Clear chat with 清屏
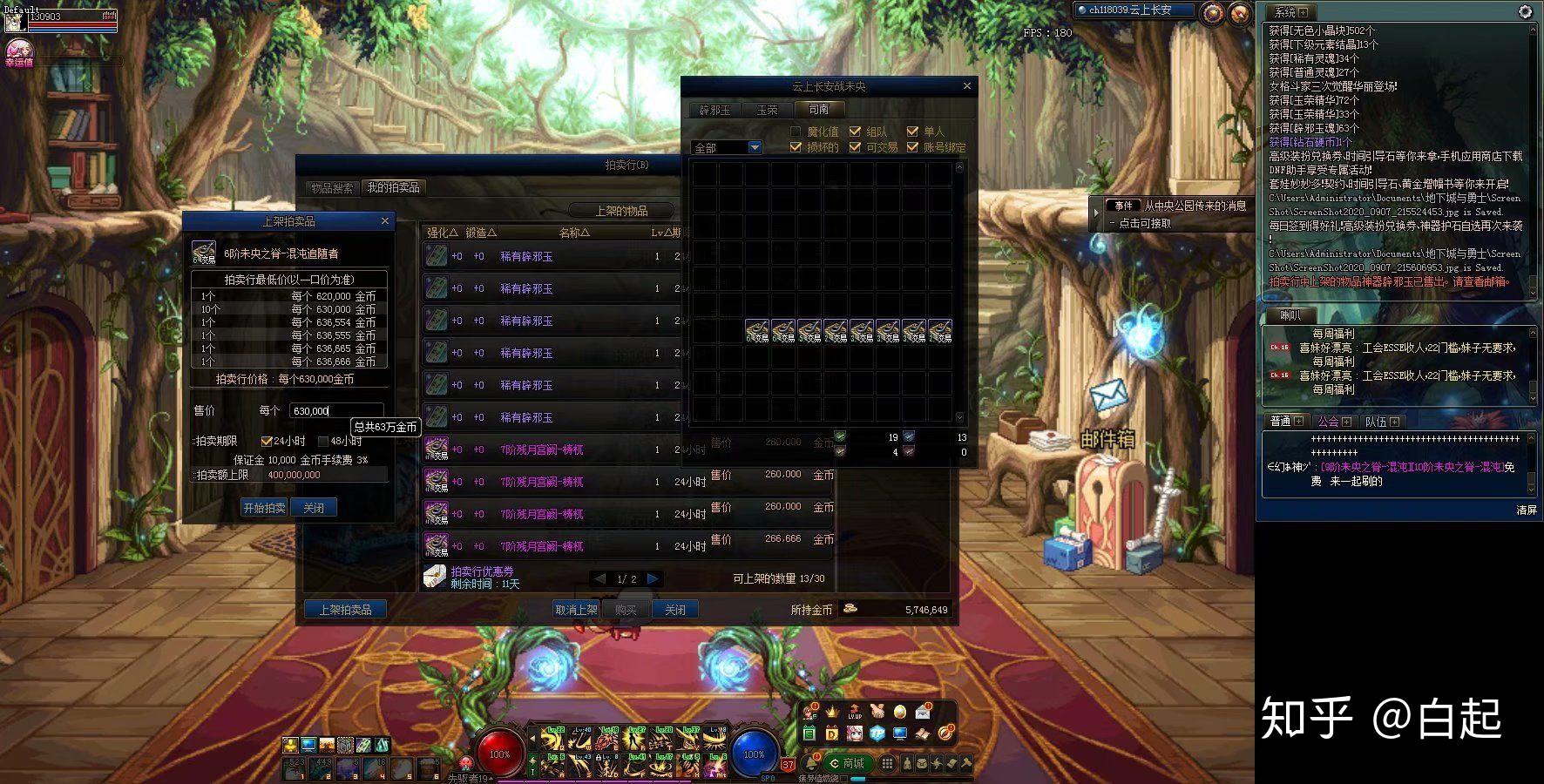 pyautogui.click(x=1527, y=510)
